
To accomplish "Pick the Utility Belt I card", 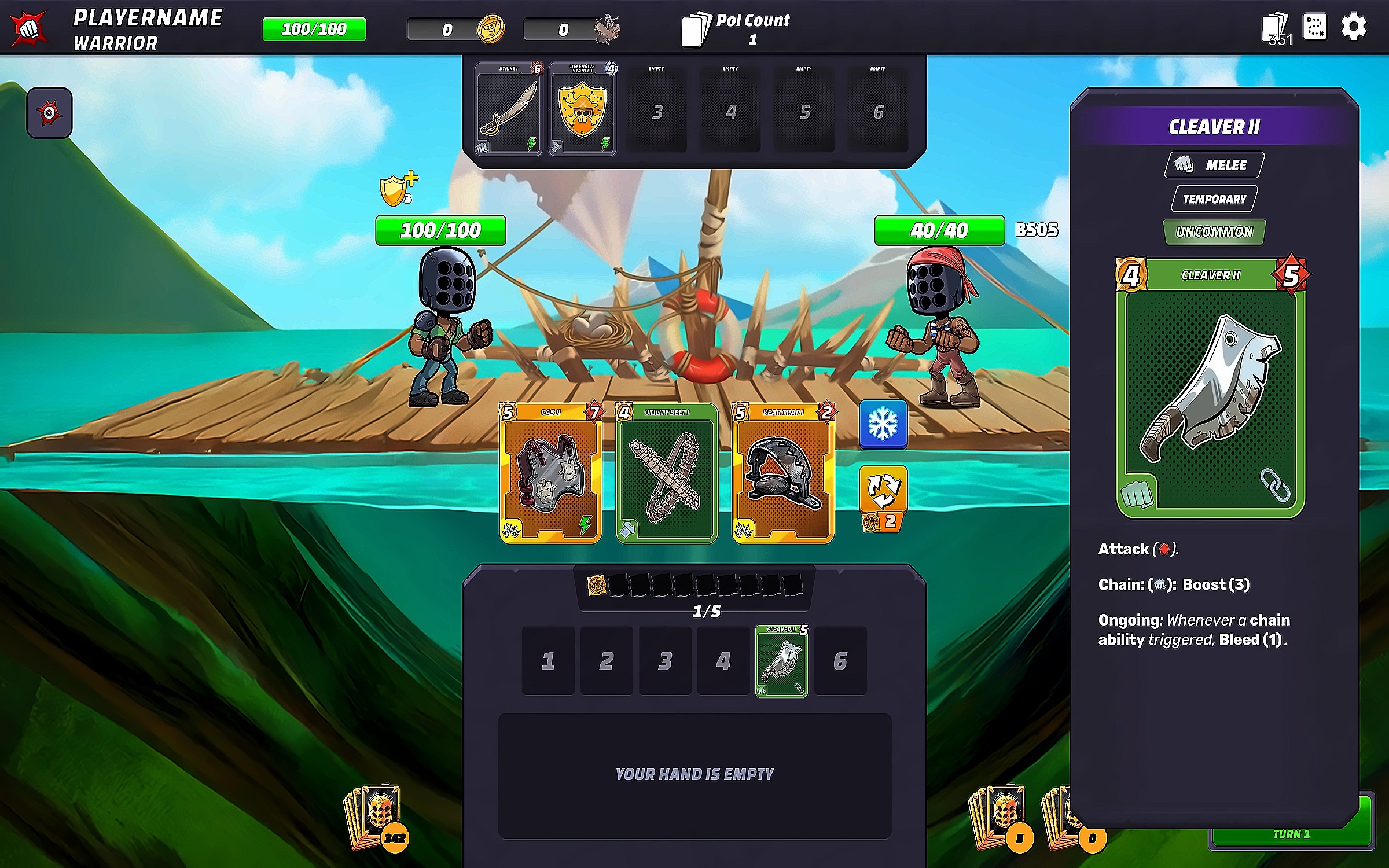I will (x=667, y=473).
